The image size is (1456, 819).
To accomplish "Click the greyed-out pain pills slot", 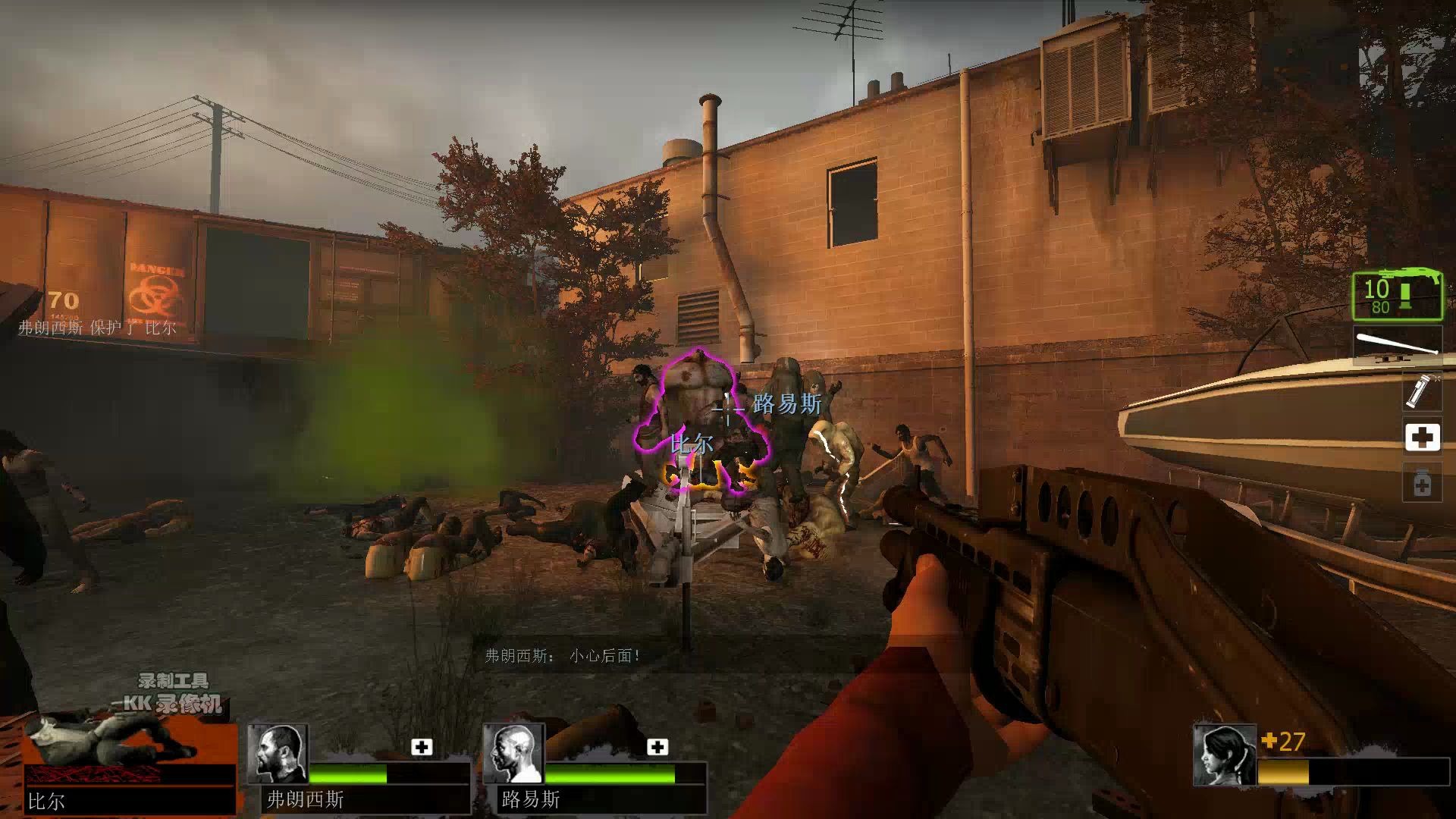I will [x=1422, y=483].
